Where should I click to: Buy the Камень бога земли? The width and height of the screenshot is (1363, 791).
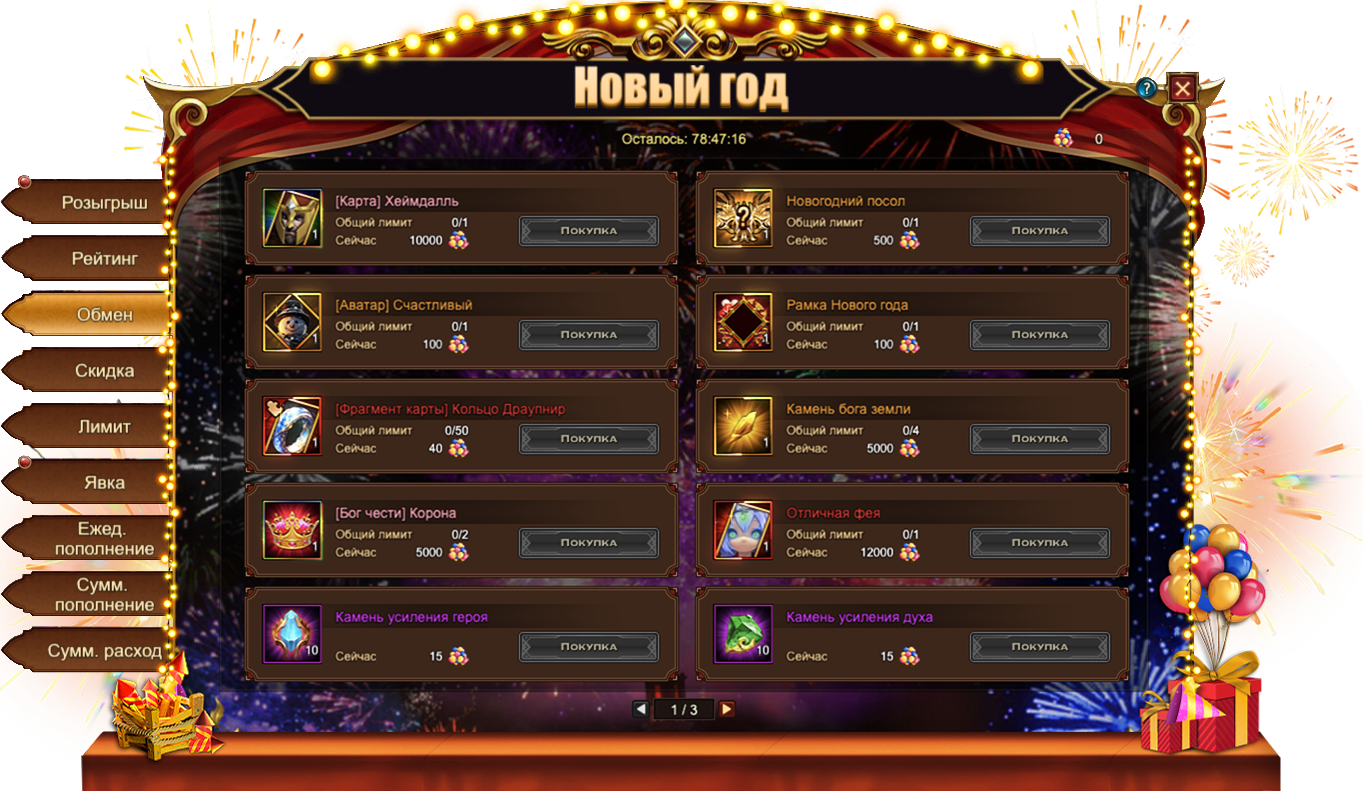[1039, 439]
